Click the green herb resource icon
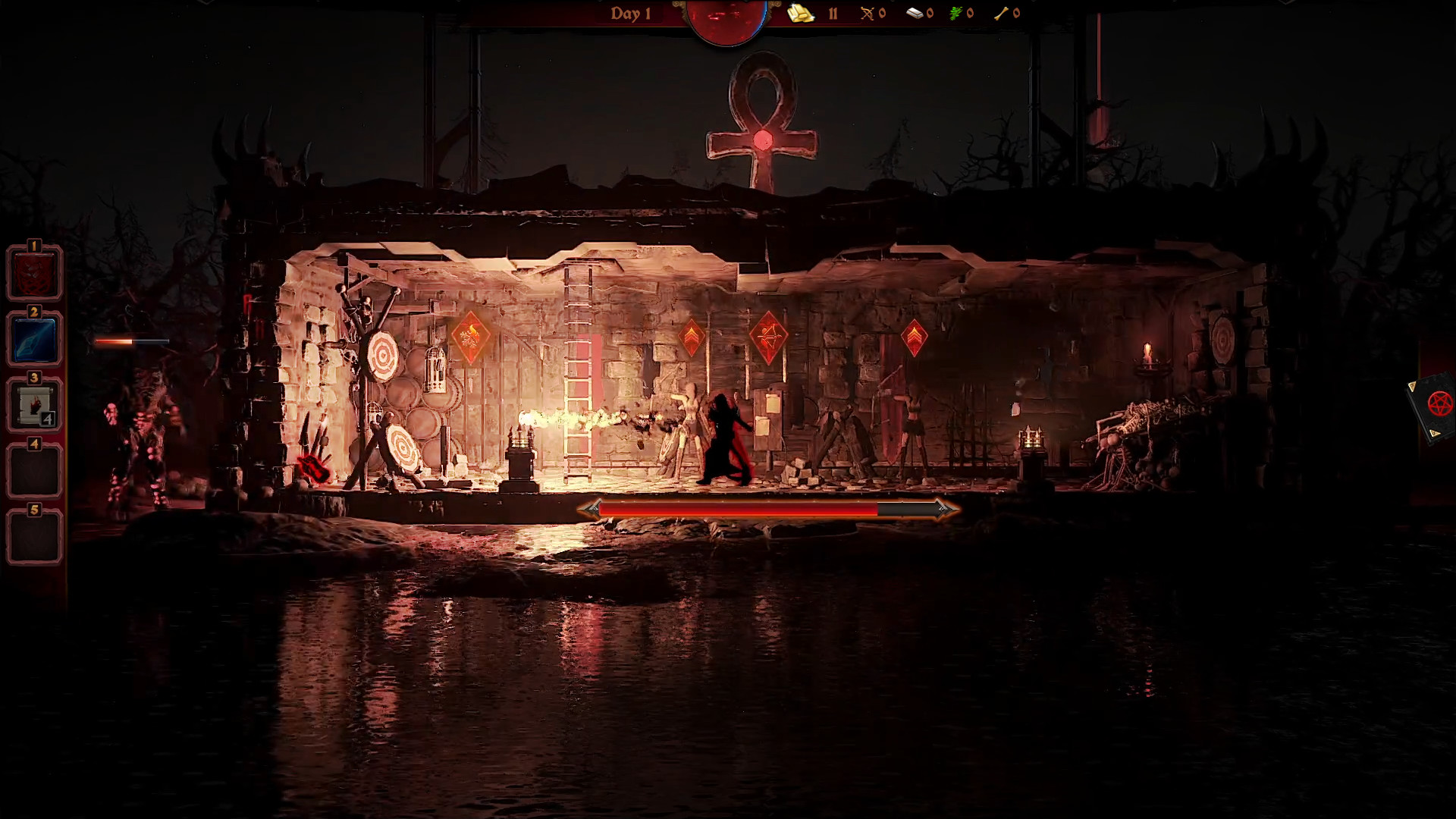 [956, 13]
